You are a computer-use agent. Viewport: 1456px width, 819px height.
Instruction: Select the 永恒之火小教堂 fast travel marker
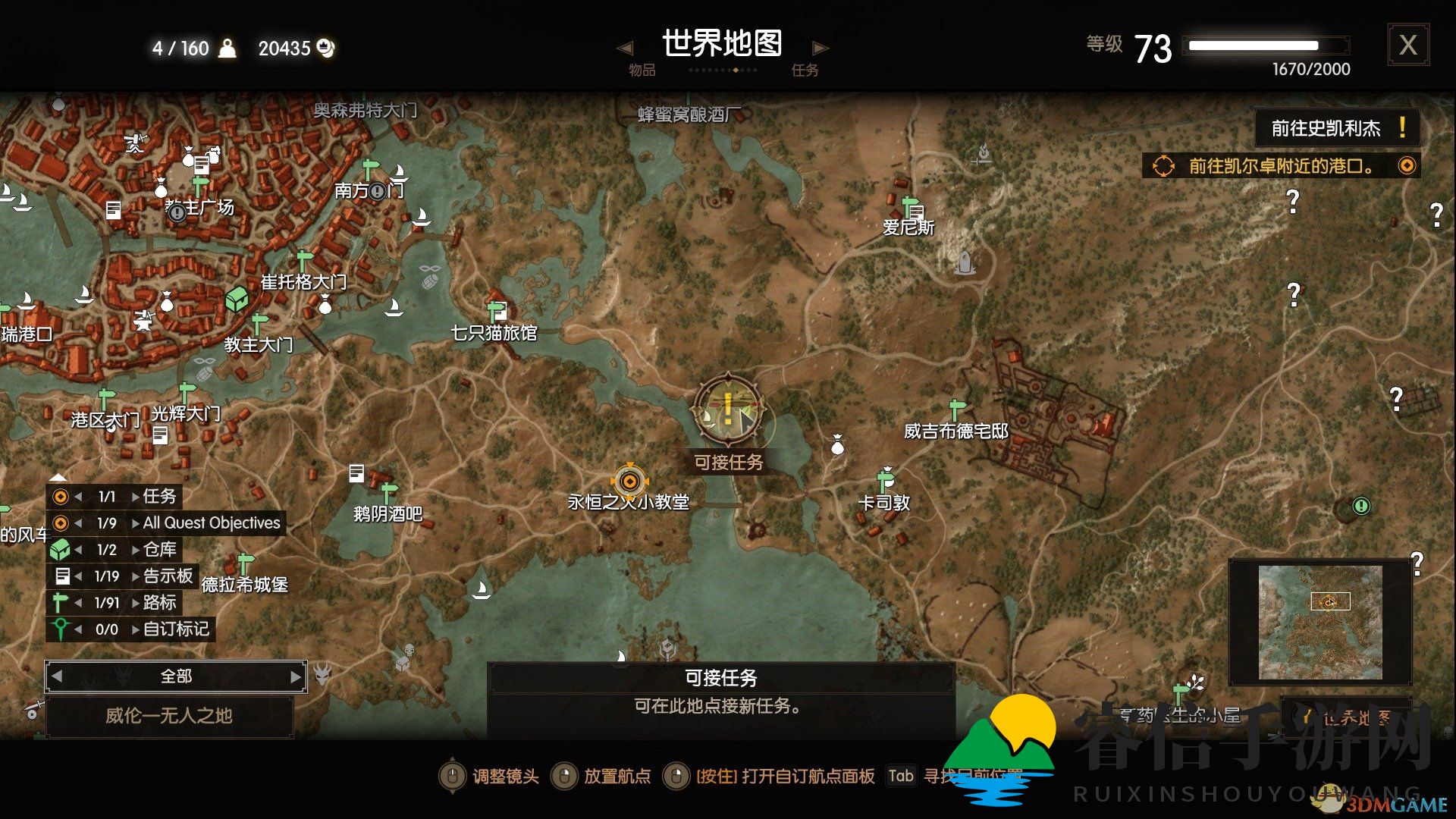pos(629,482)
